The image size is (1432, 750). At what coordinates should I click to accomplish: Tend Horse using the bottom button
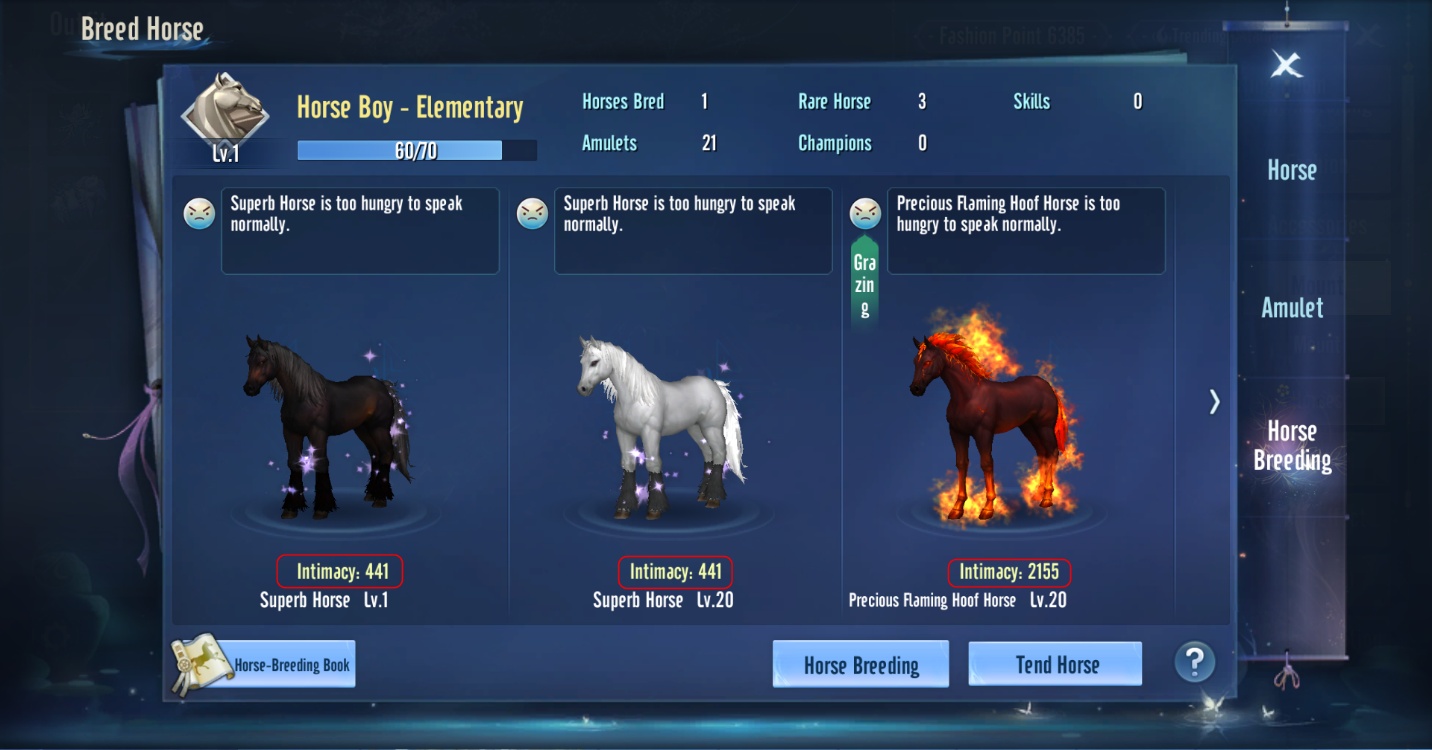(x=1055, y=665)
